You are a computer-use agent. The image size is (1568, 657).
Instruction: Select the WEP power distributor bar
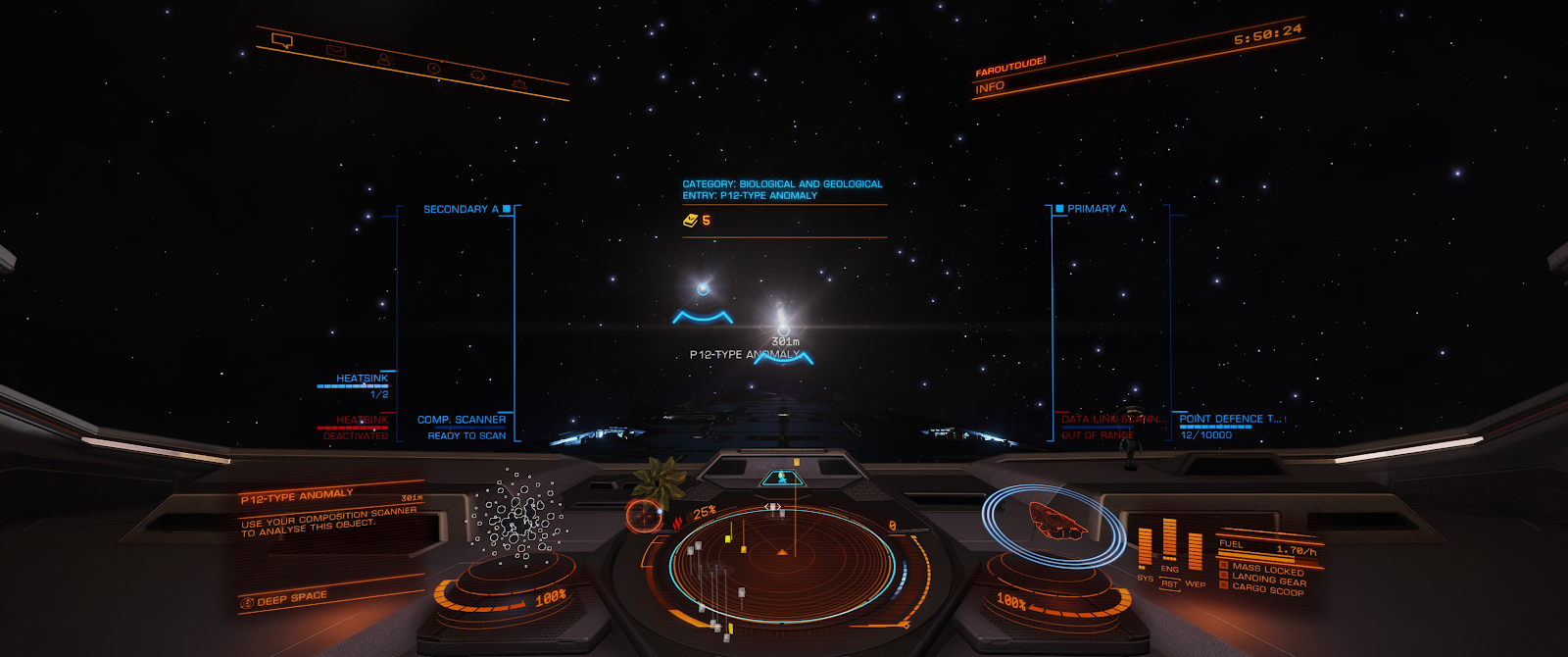click(1195, 551)
